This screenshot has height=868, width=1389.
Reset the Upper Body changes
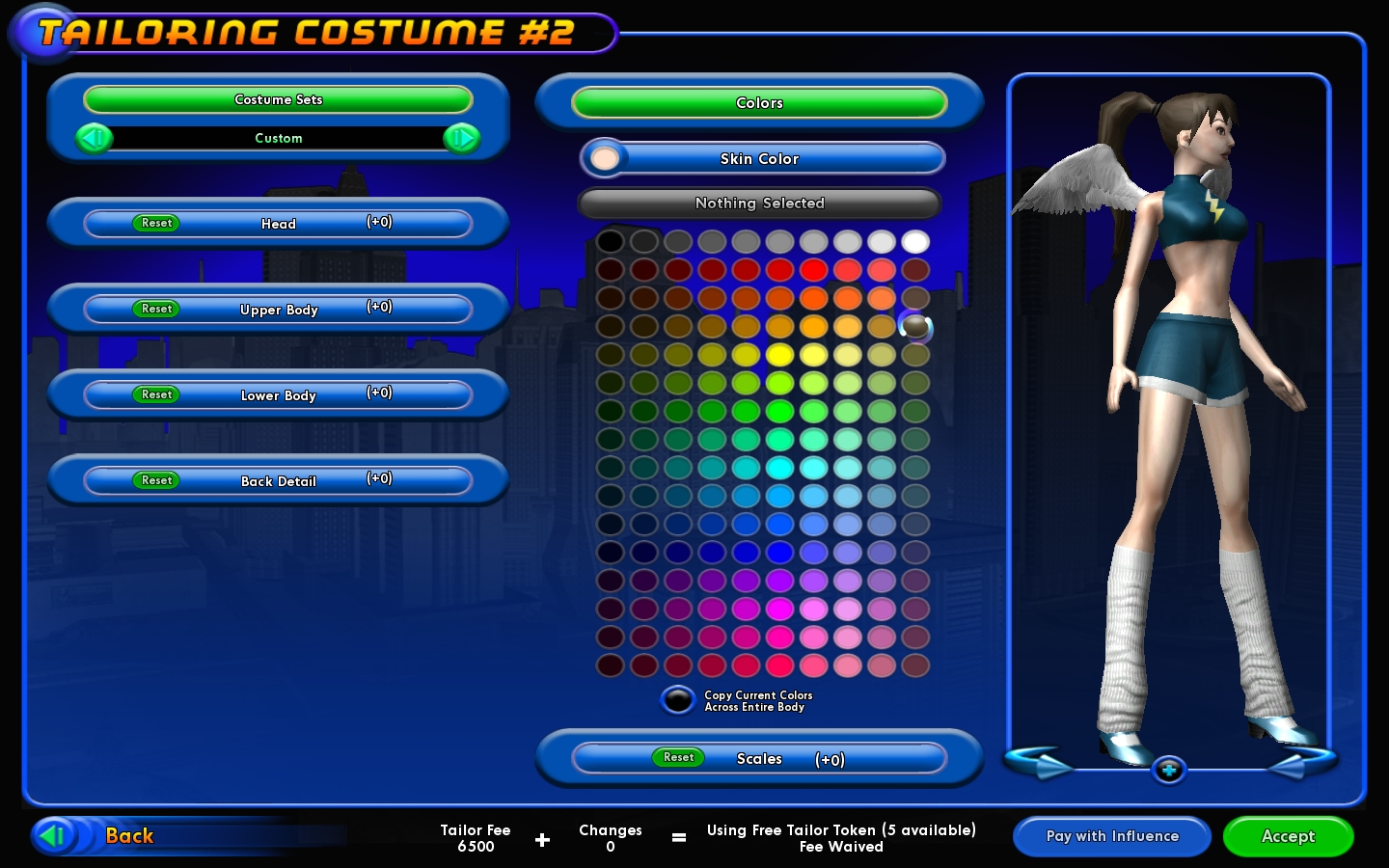(x=156, y=310)
